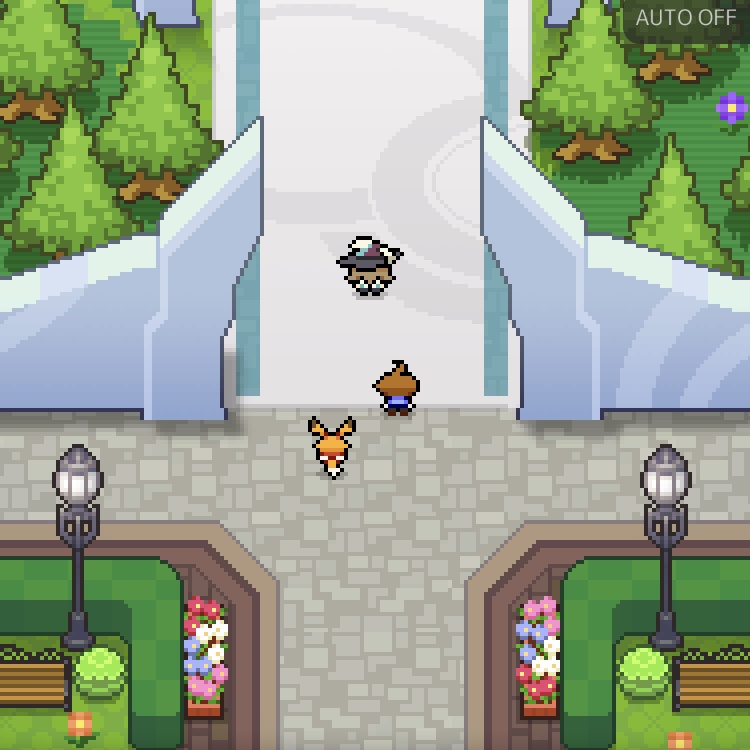Toggle the AUTO OFF button
The height and width of the screenshot is (750, 750).
686,18
